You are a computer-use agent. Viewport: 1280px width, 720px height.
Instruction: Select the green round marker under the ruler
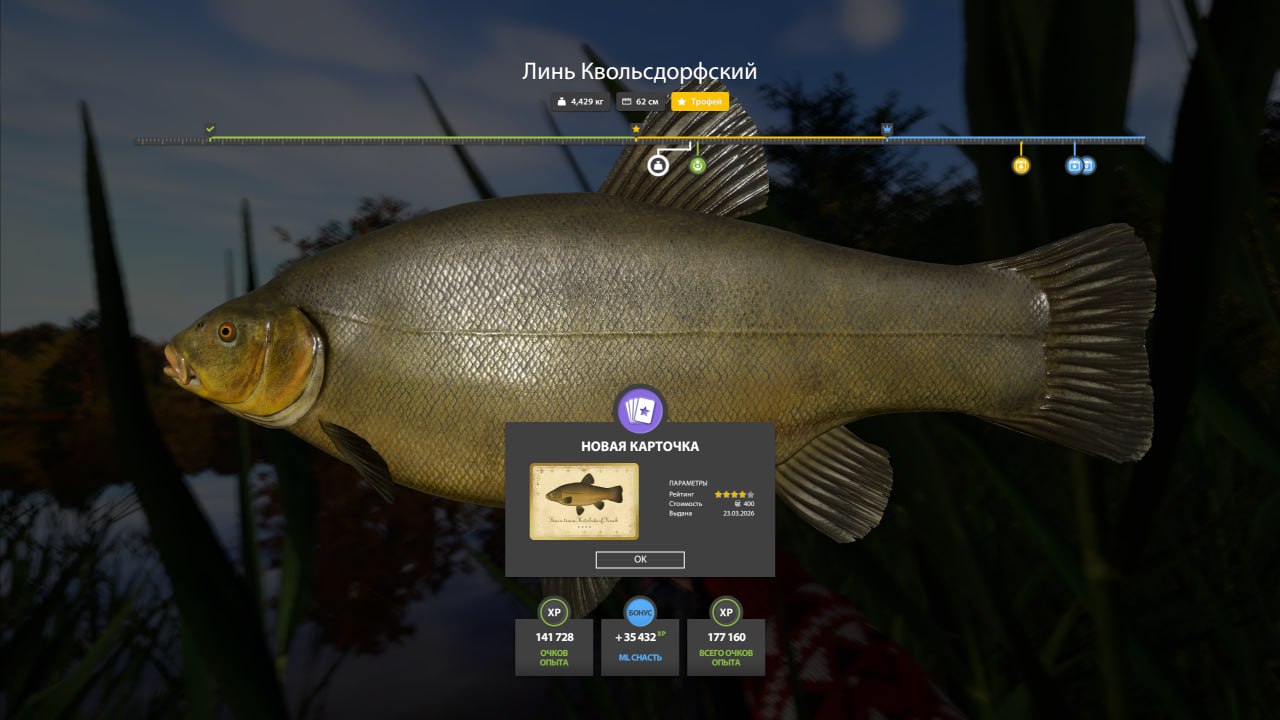point(697,165)
